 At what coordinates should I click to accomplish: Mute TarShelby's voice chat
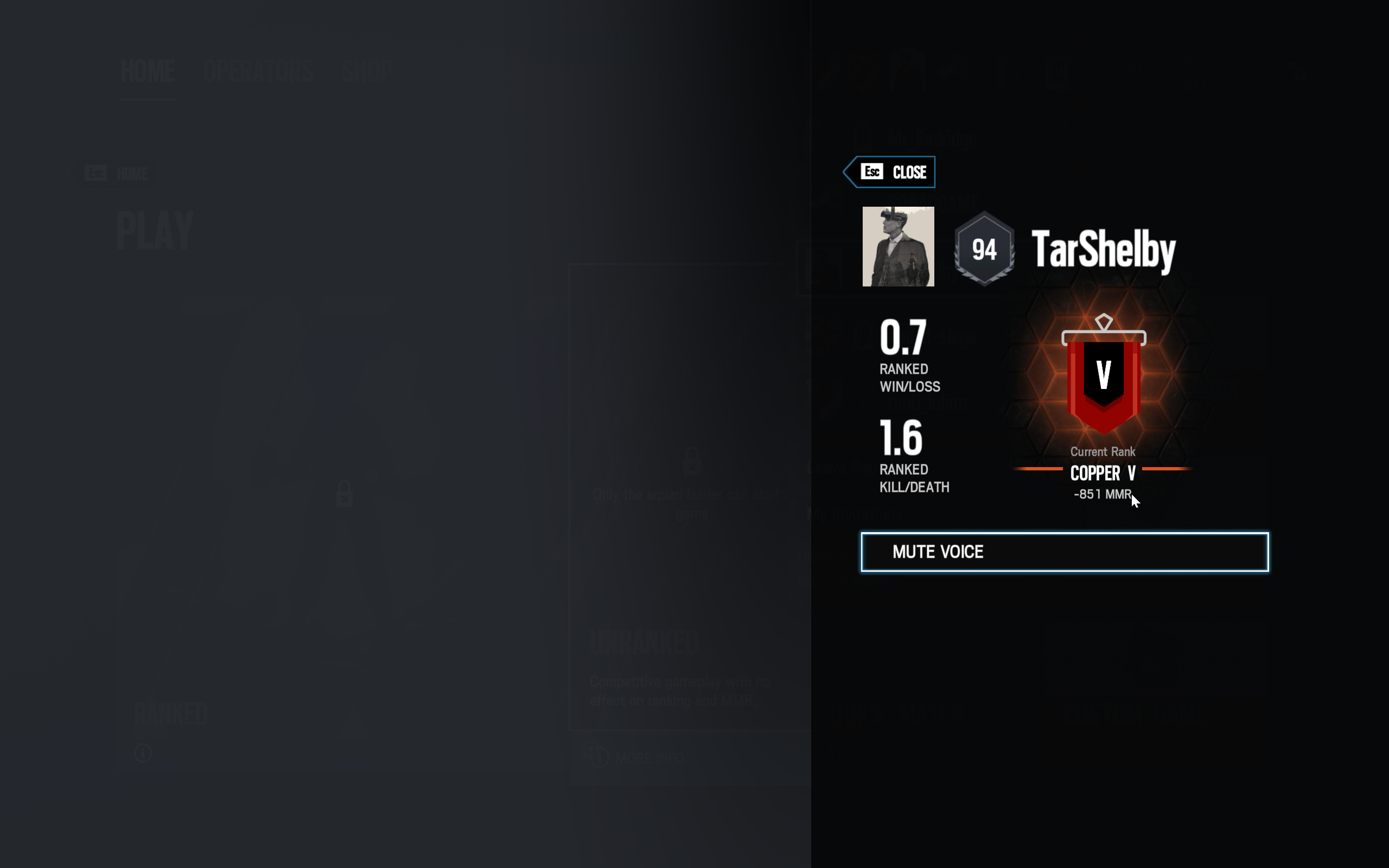click(1064, 552)
